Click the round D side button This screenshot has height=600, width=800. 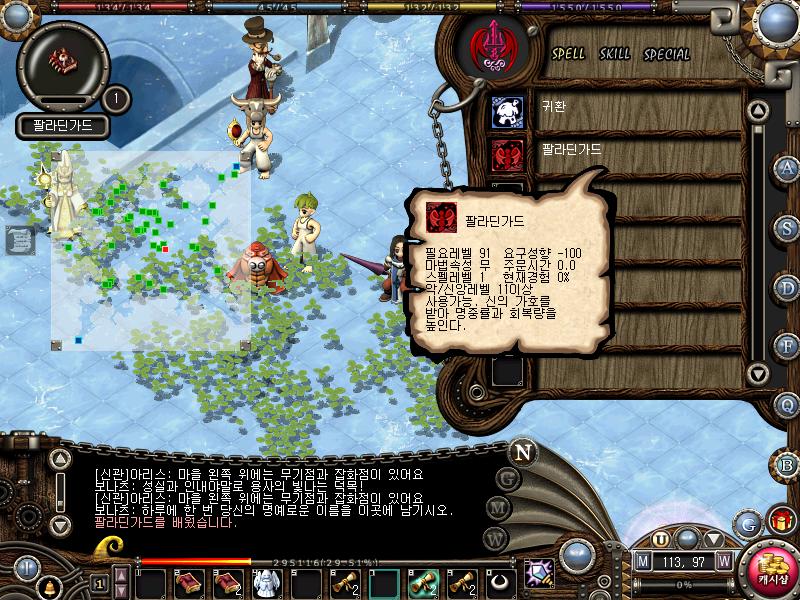(788, 286)
